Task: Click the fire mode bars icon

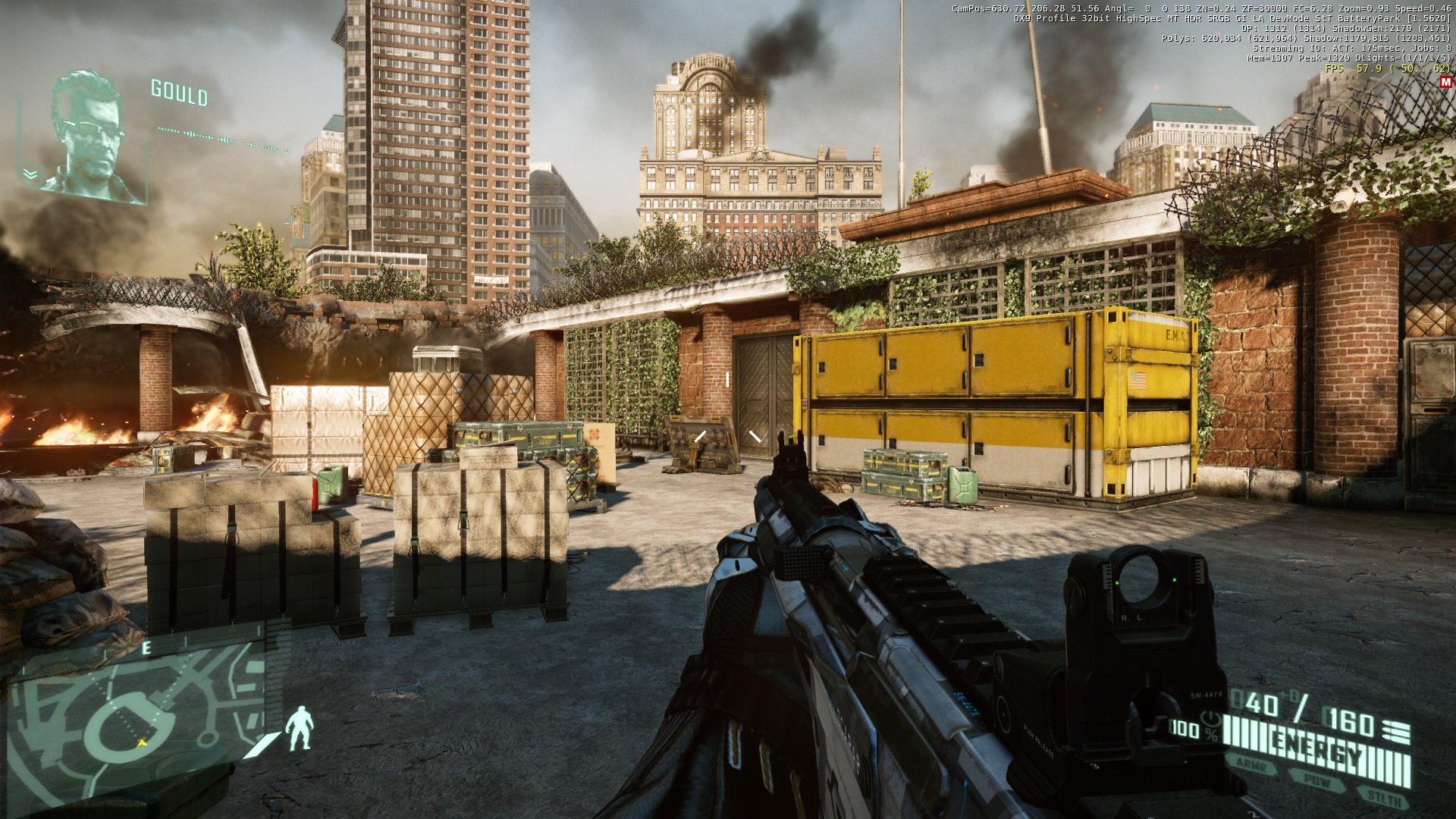Action: tap(1396, 732)
